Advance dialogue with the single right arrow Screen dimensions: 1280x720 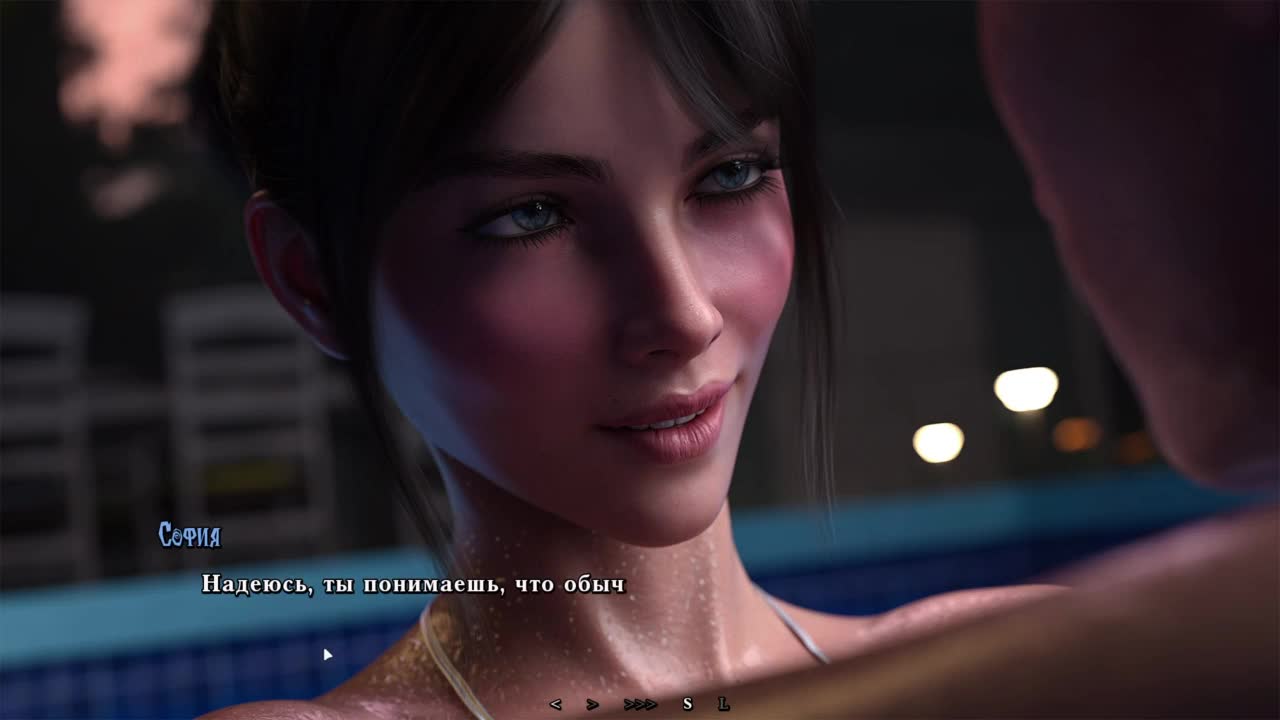(x=592, y=704)
